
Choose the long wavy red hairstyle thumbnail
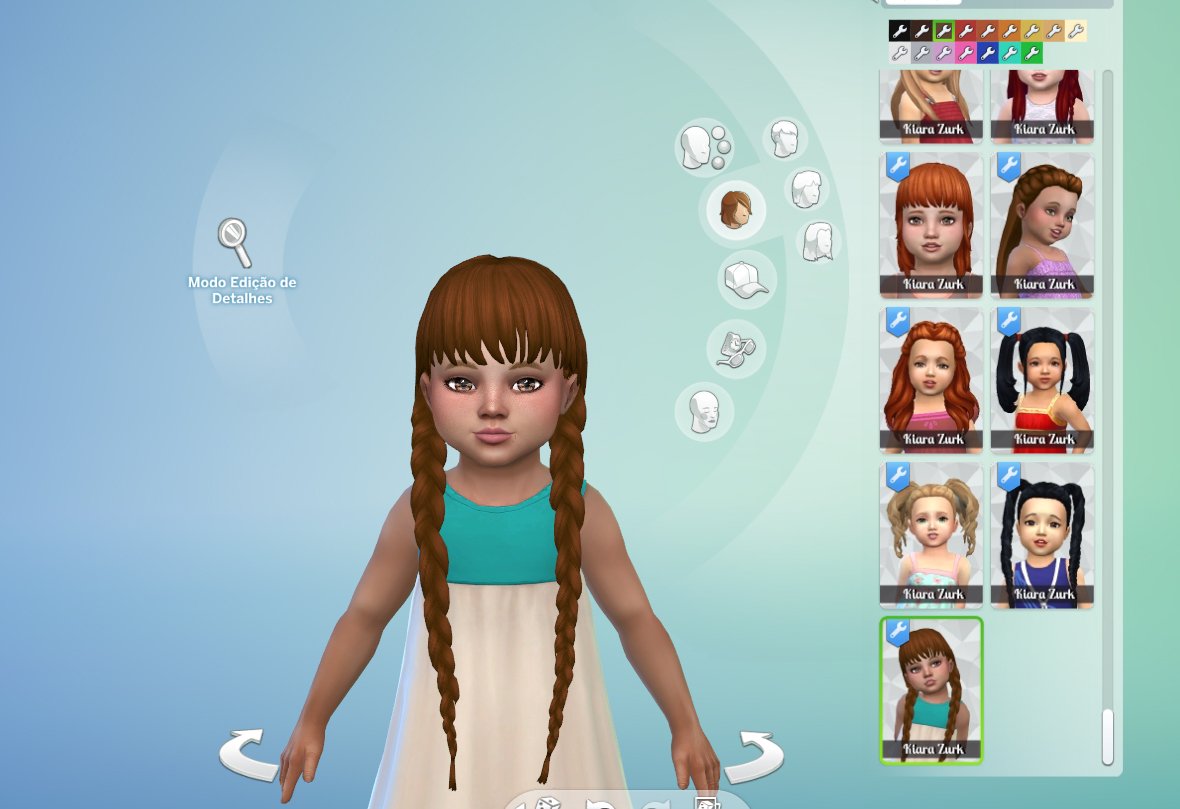(931, 380)
